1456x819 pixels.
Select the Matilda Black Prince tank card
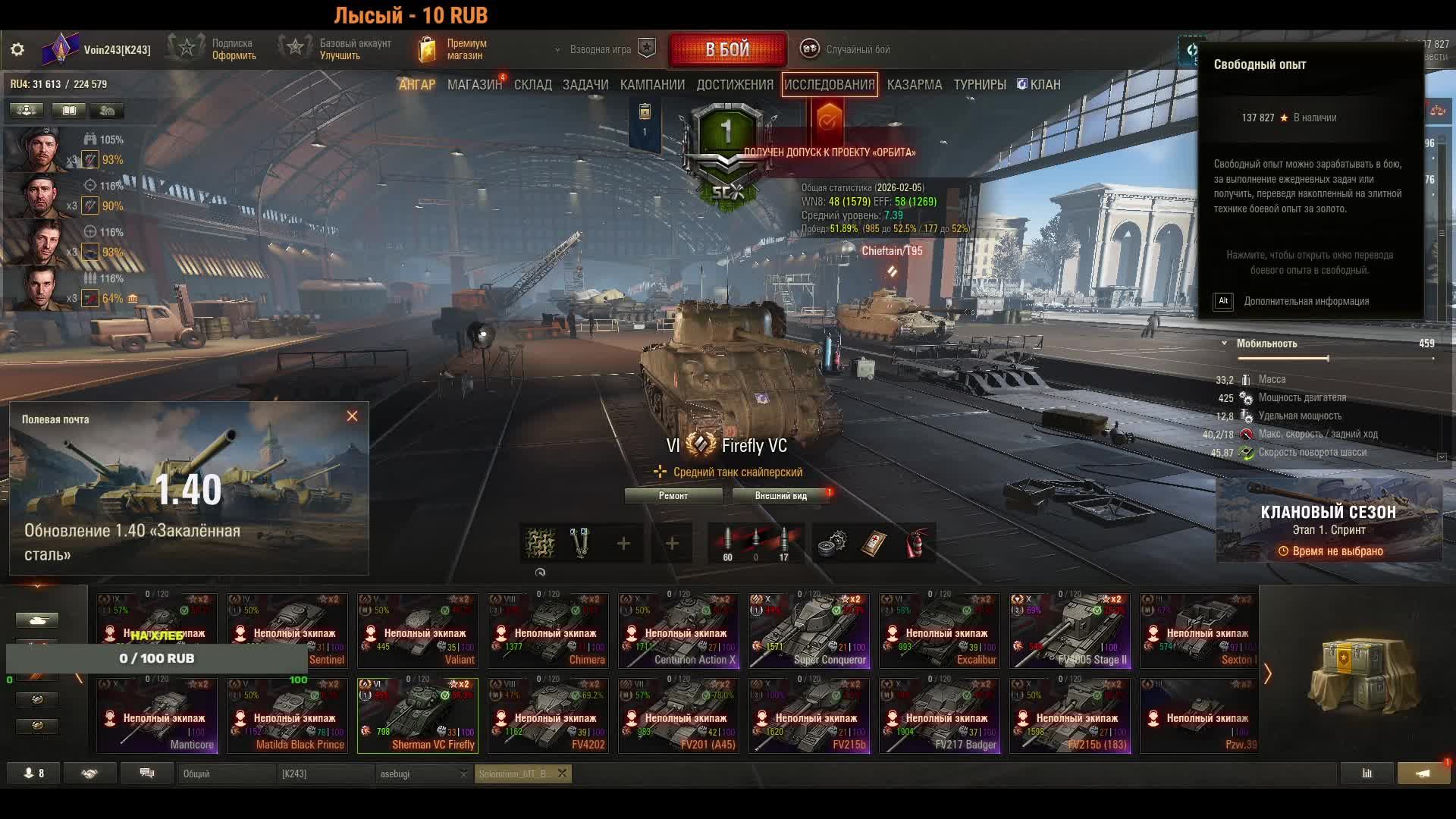pyautogui.click(x=287, y=715)
